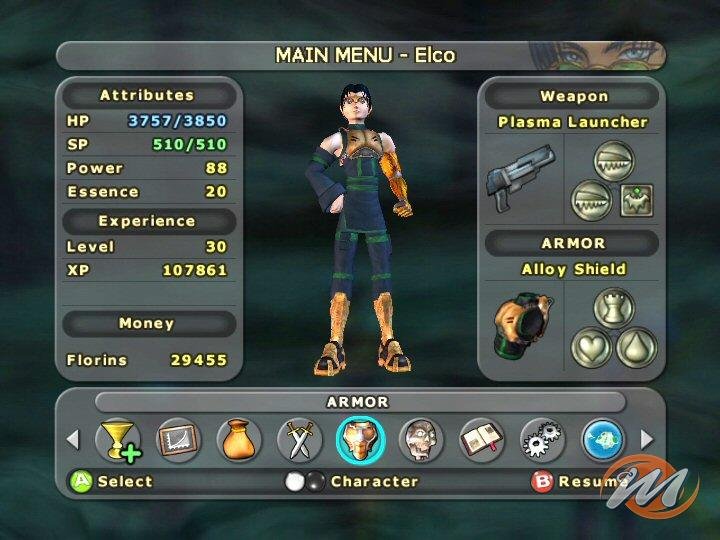The height and width of the screenshot is (540, 720).
Task: Open the journal book icon
Action: click(x=481, y=438)
